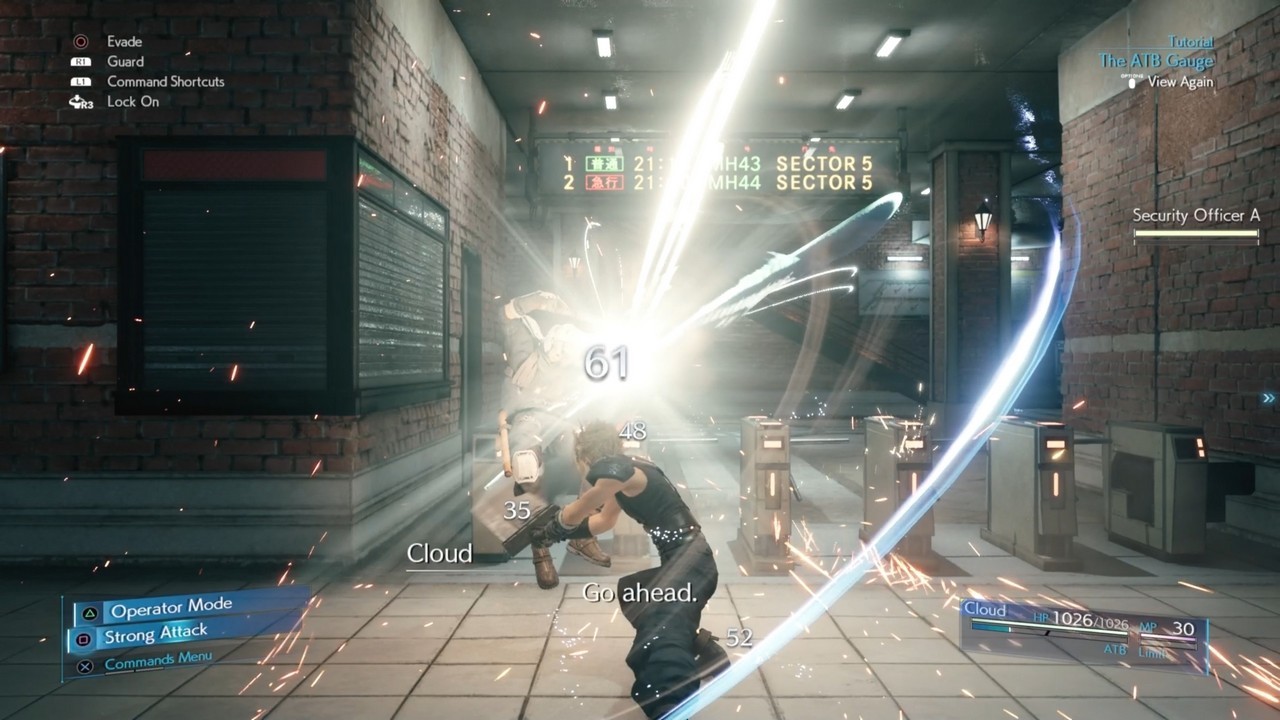Click the Security Officer A nameplate
This screenshot has width=1280, height=720.
pyautogui.click(x=1194, y=212)
